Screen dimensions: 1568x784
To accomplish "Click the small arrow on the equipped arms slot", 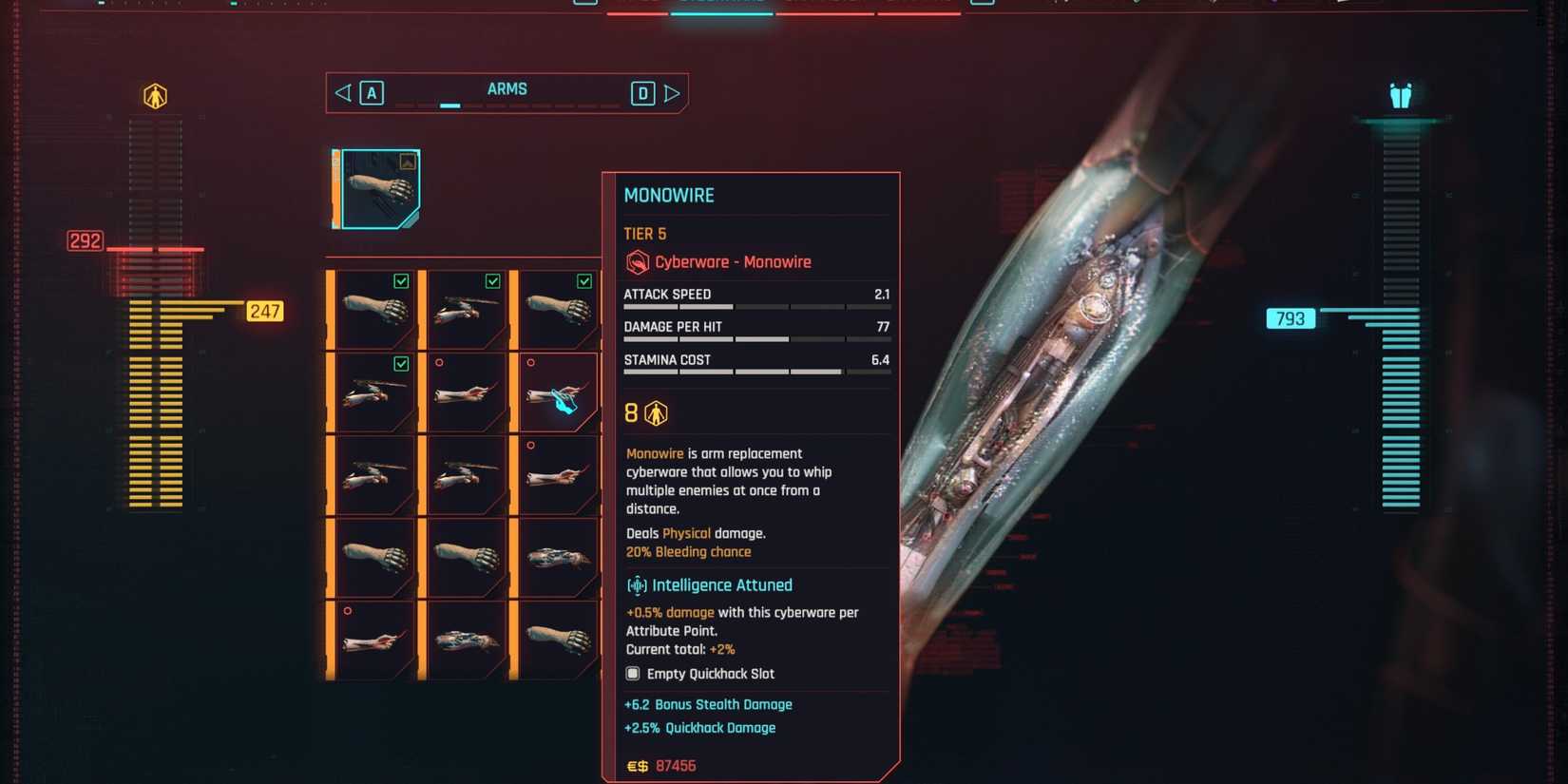I will [x=407, y=161].
